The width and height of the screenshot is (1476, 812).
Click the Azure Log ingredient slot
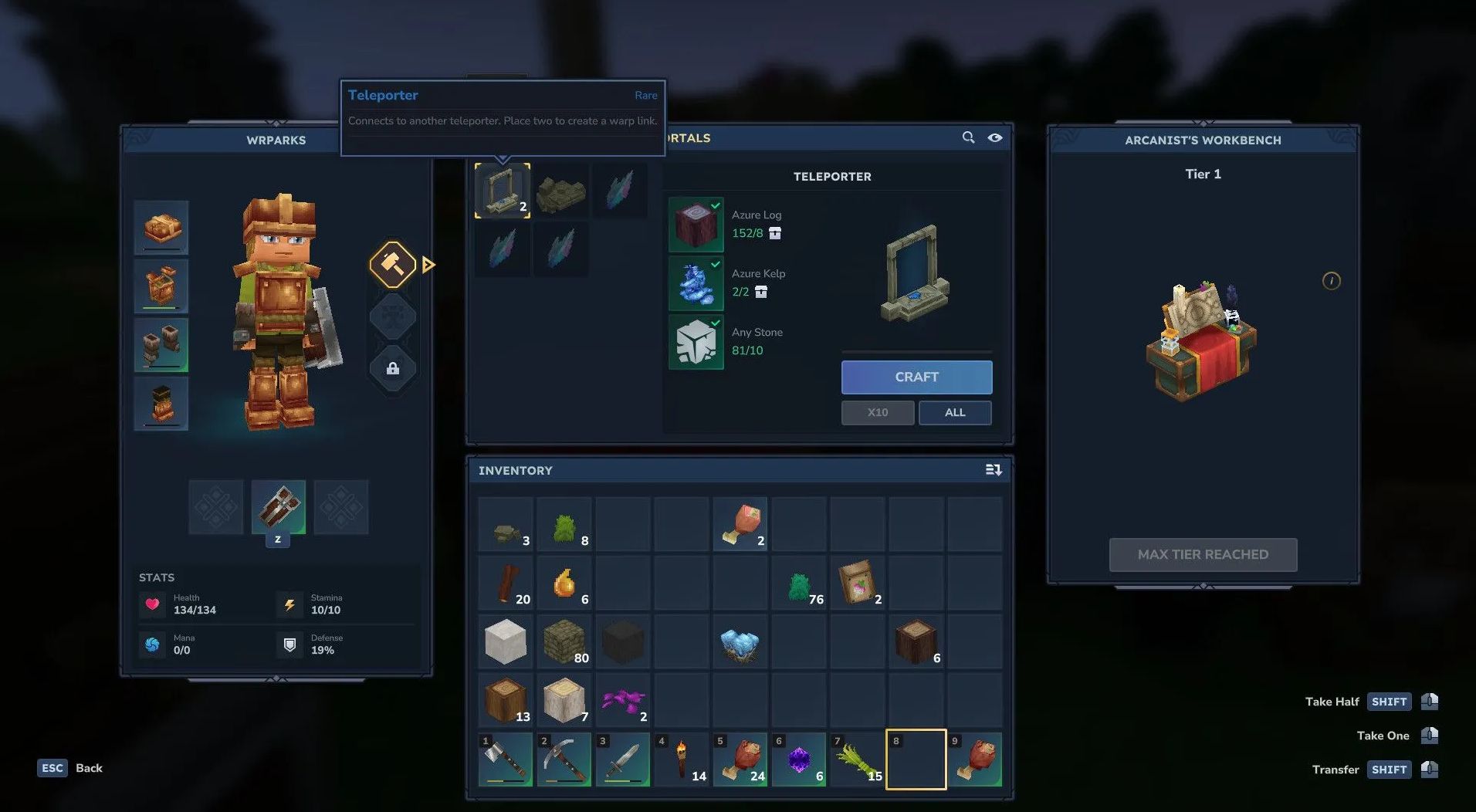(696, 225)
